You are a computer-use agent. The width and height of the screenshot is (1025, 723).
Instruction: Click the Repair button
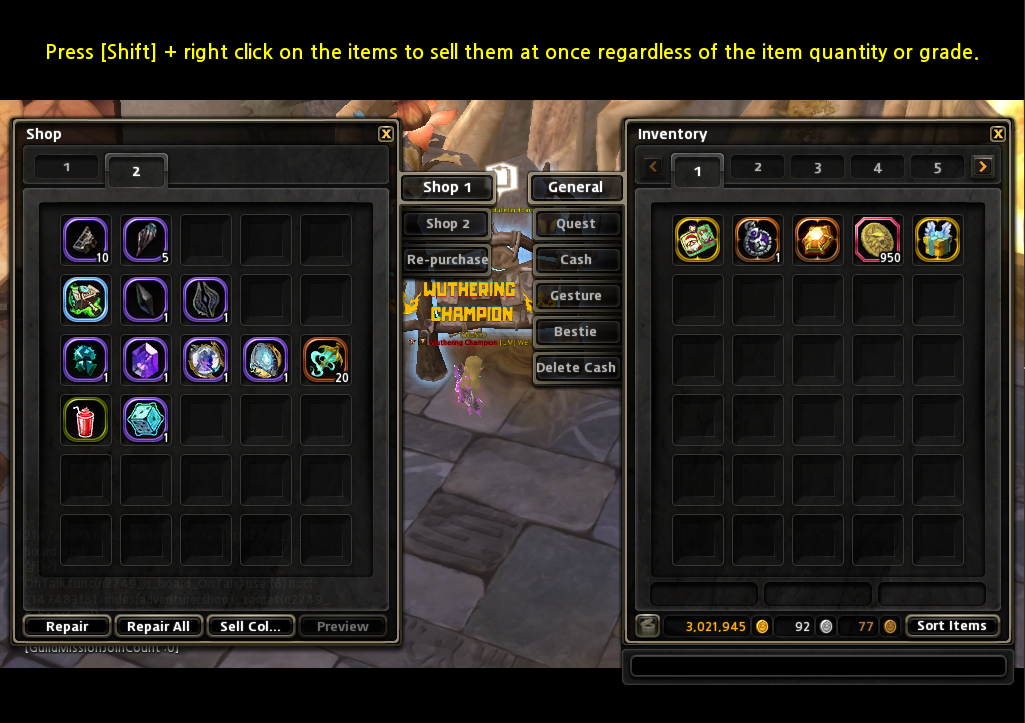pos(67,627)
